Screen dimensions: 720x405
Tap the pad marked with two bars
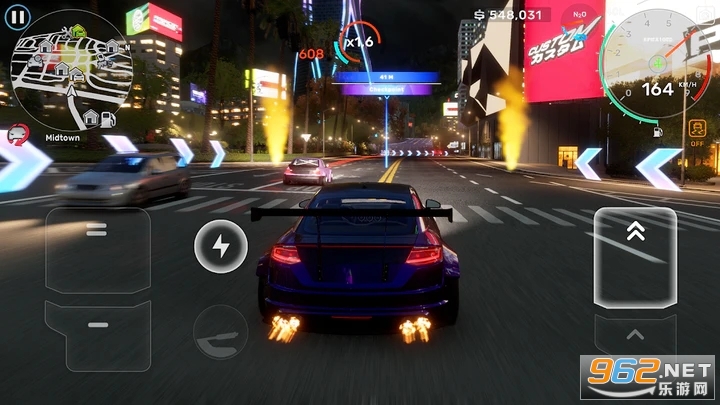[x=97, y=232]
